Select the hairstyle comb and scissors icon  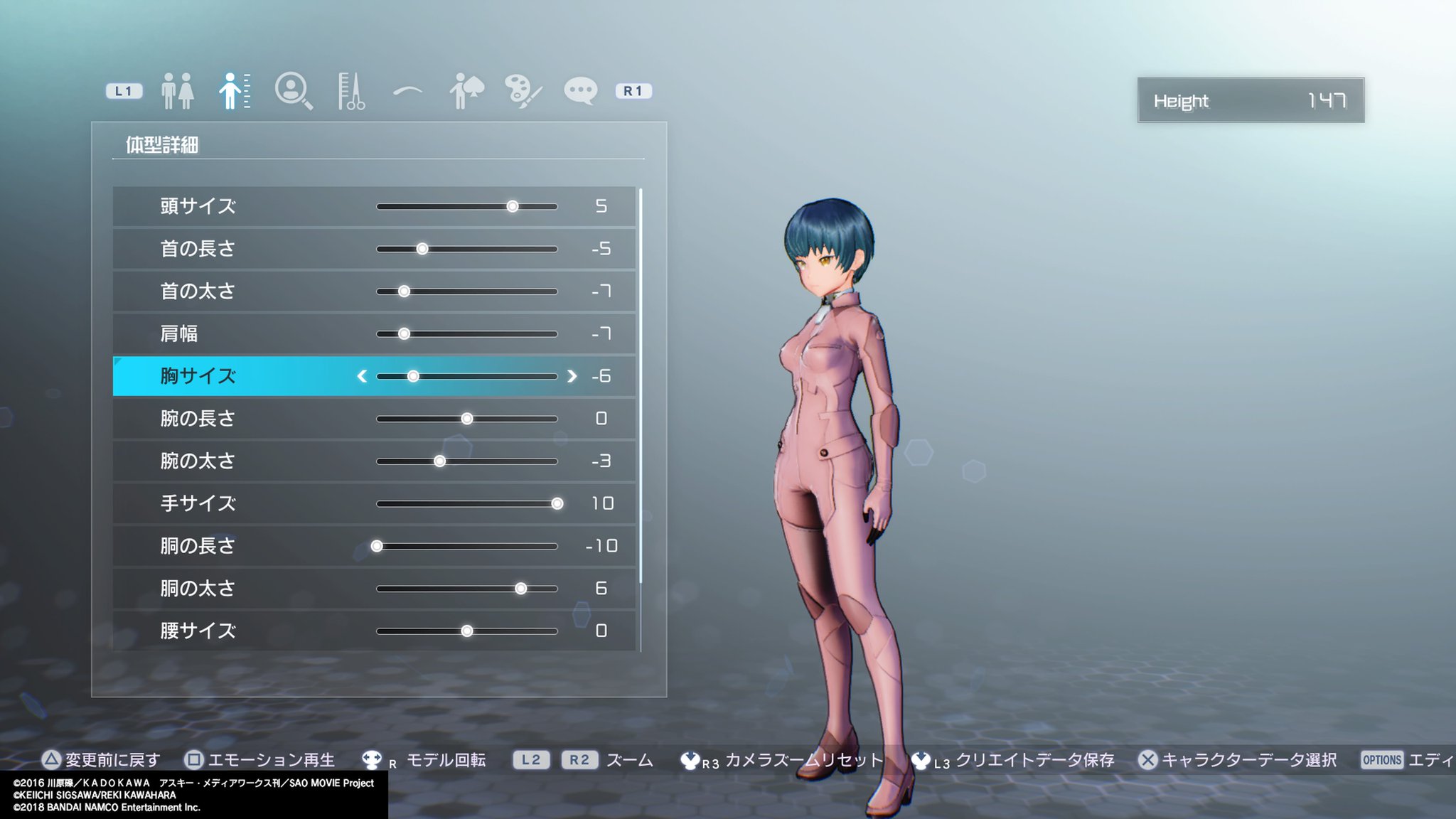click(352, 90)
